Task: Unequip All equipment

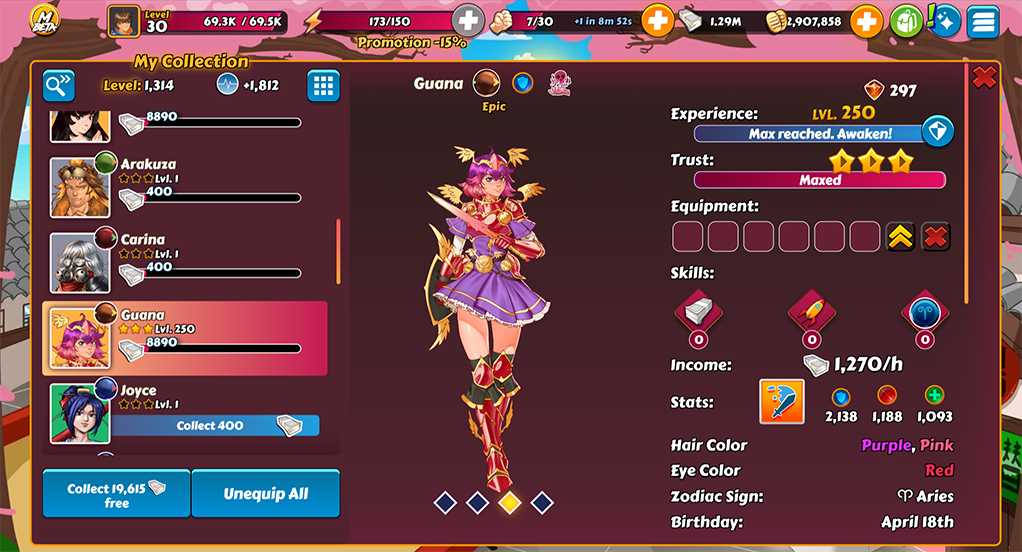Action: click(x=265, y=494)
